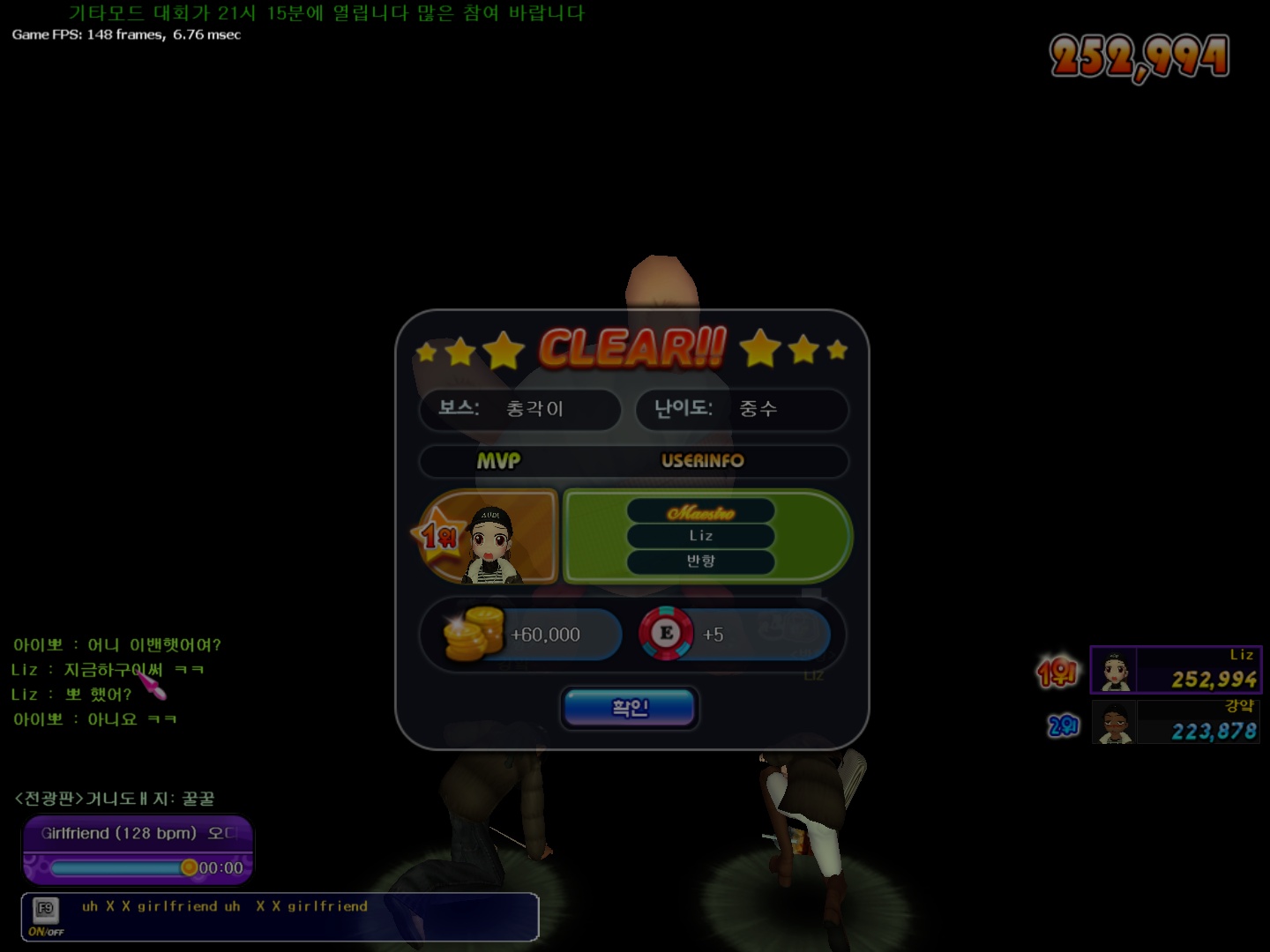This screenshot has width=1270, height=952.
Task: Confirm the CLEAR results with 확인 button
Action: click(x=630, y=708)
